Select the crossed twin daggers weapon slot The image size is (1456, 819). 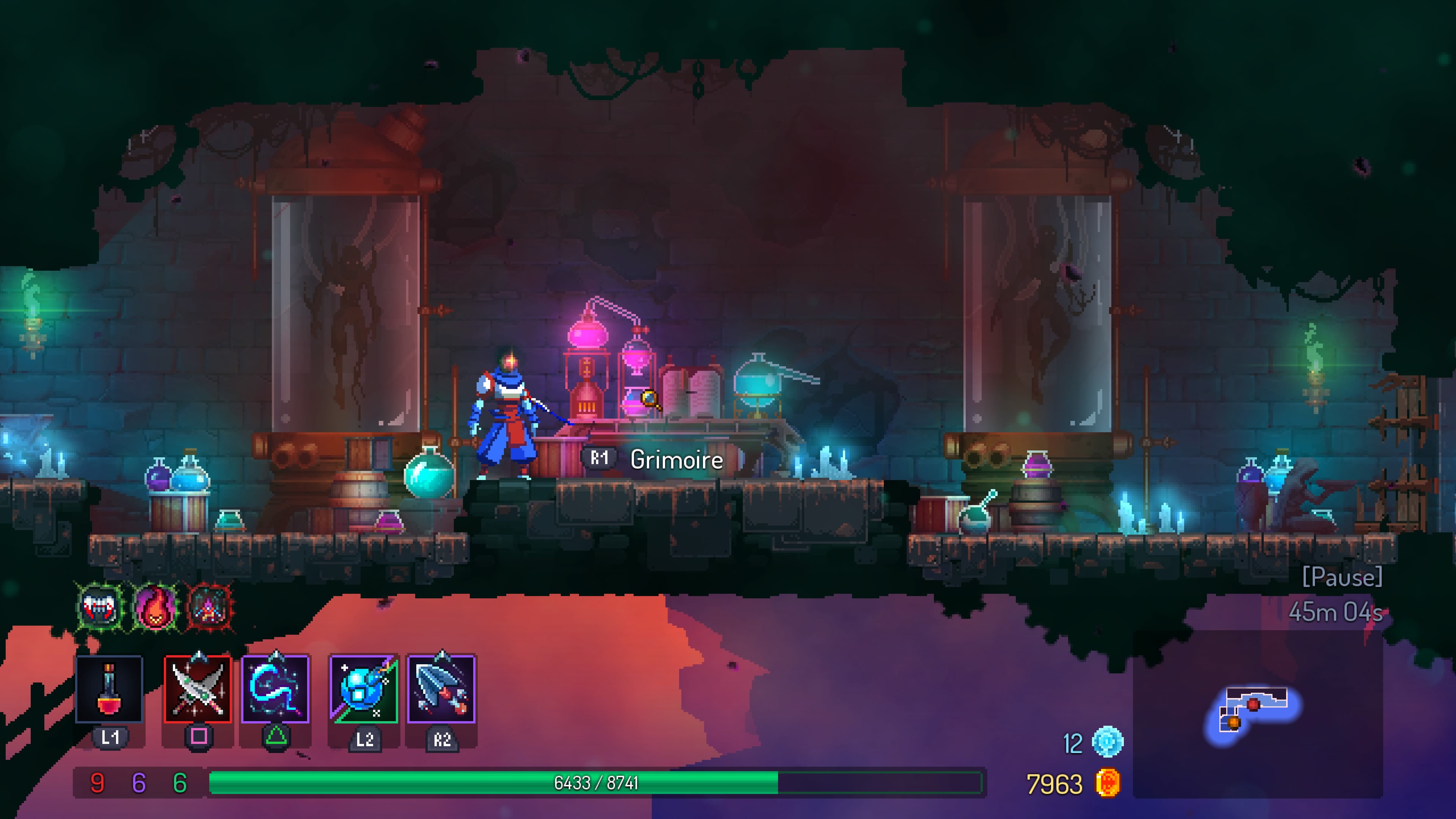tap(198, 689)
